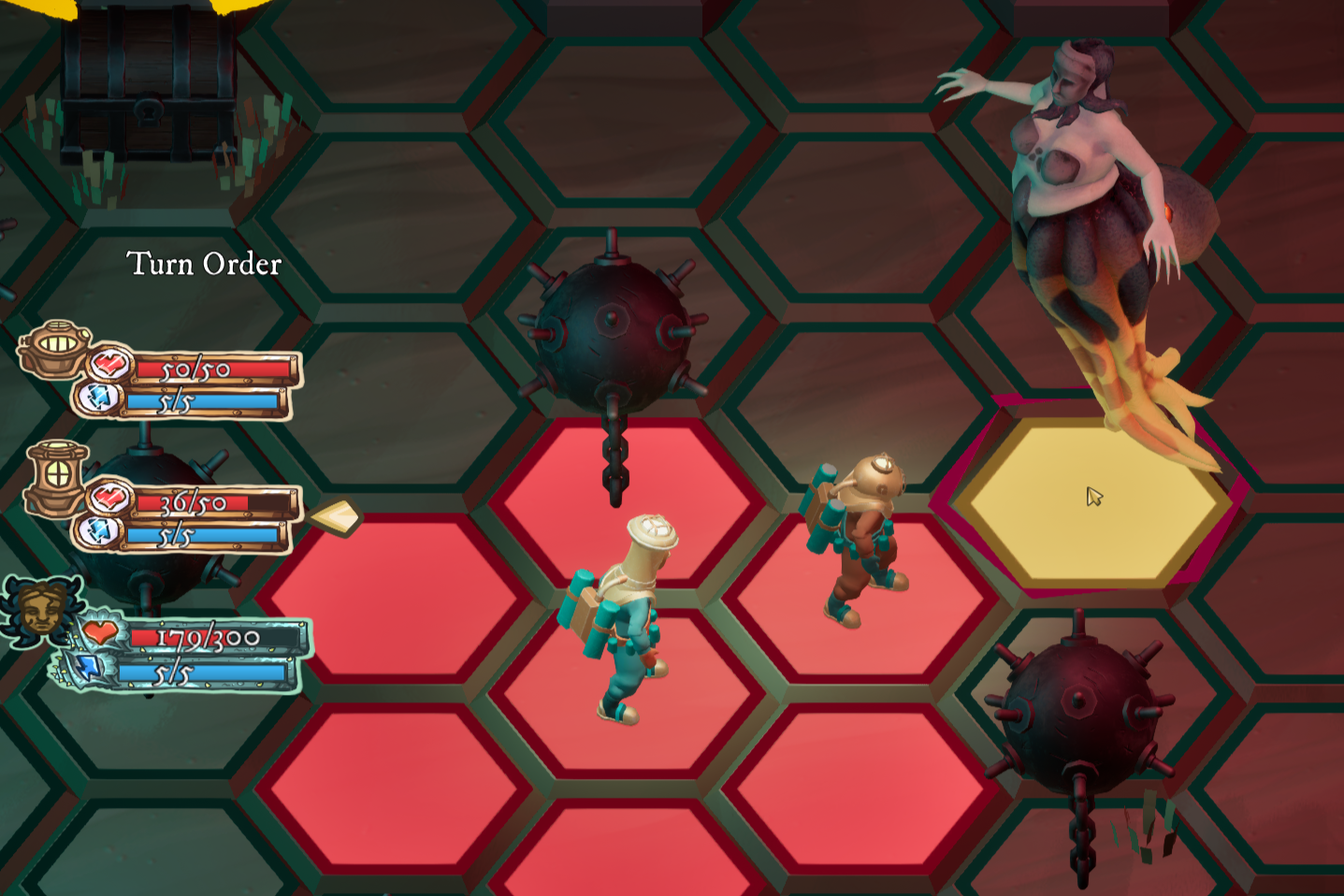
Task: Click the first diver portrait in Turn Order
Action: tap(56, 348)
